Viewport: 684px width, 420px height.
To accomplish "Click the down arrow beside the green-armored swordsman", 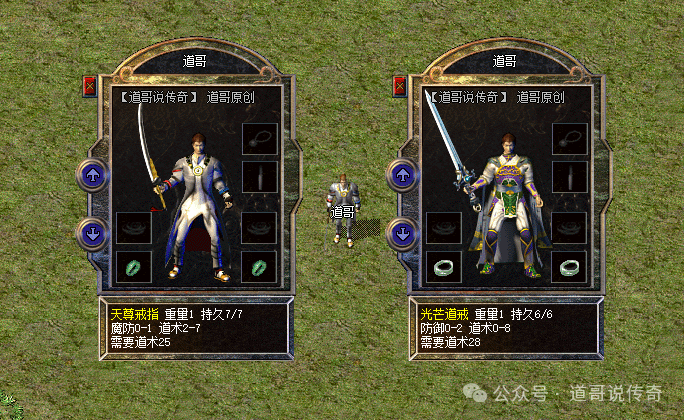I will pos(402,234).
